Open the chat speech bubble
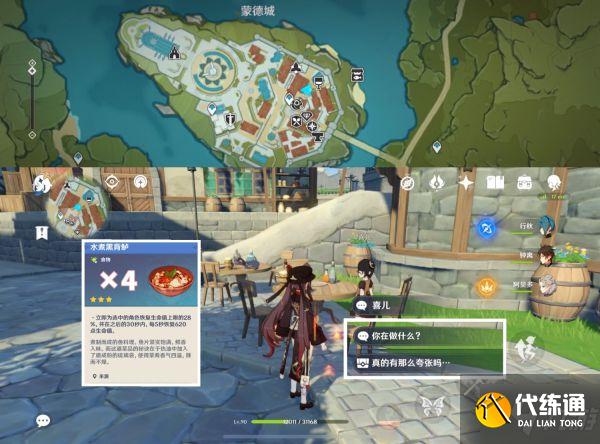600x444 pixels. click(42, 421)
